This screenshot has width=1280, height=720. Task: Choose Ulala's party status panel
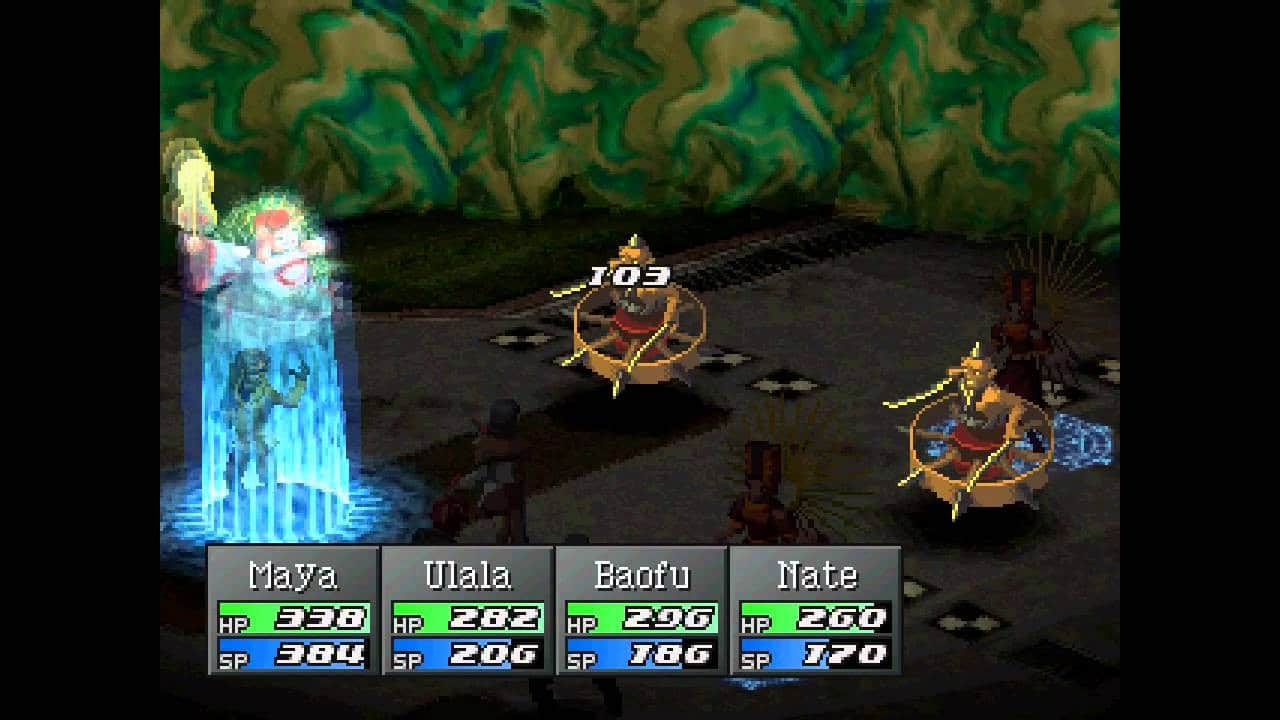click(467, 610)
